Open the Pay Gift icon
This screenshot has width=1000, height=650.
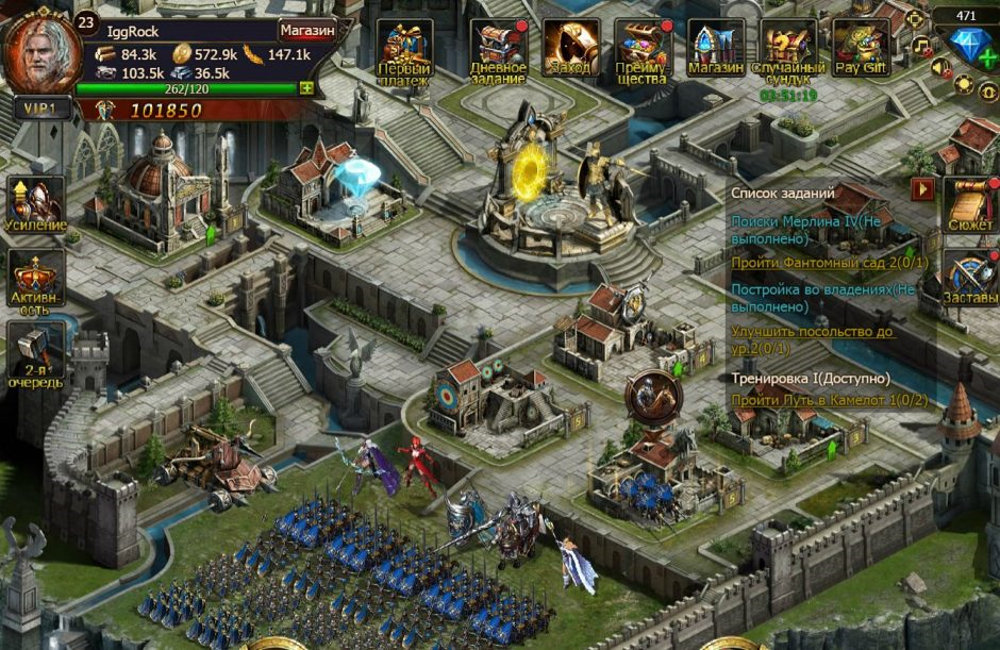(x=861, y=49)
